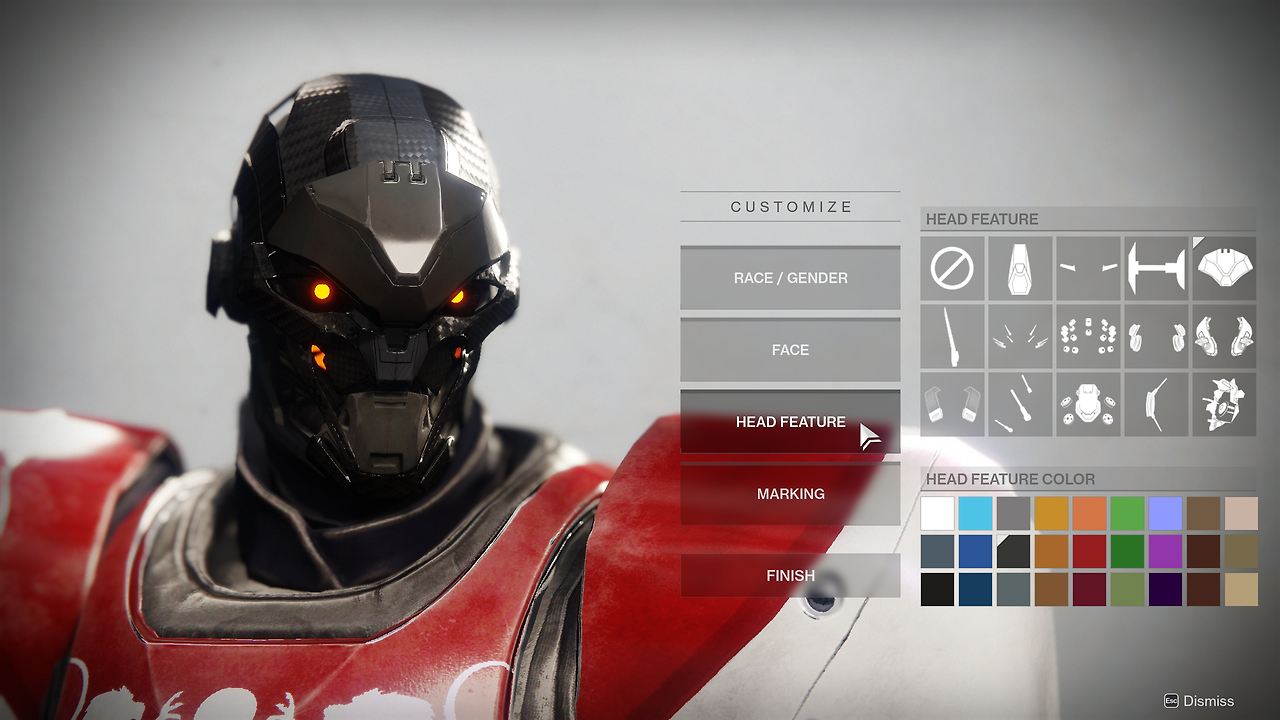Select the single tall antenna head feature
Screen dimensions: 1280x720
952,337
